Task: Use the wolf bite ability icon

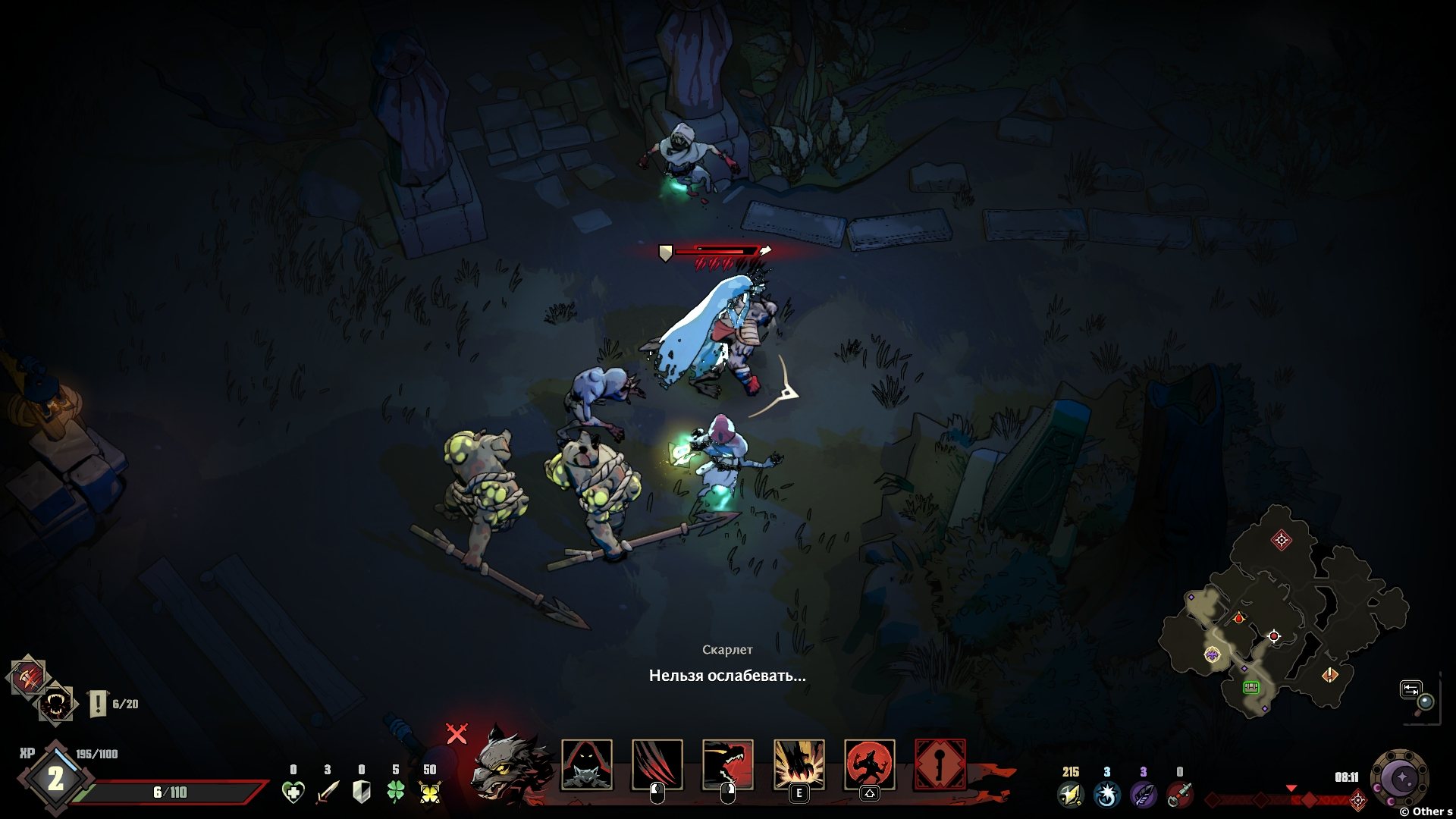Action: pyautogui.click(x=727, y=764)
